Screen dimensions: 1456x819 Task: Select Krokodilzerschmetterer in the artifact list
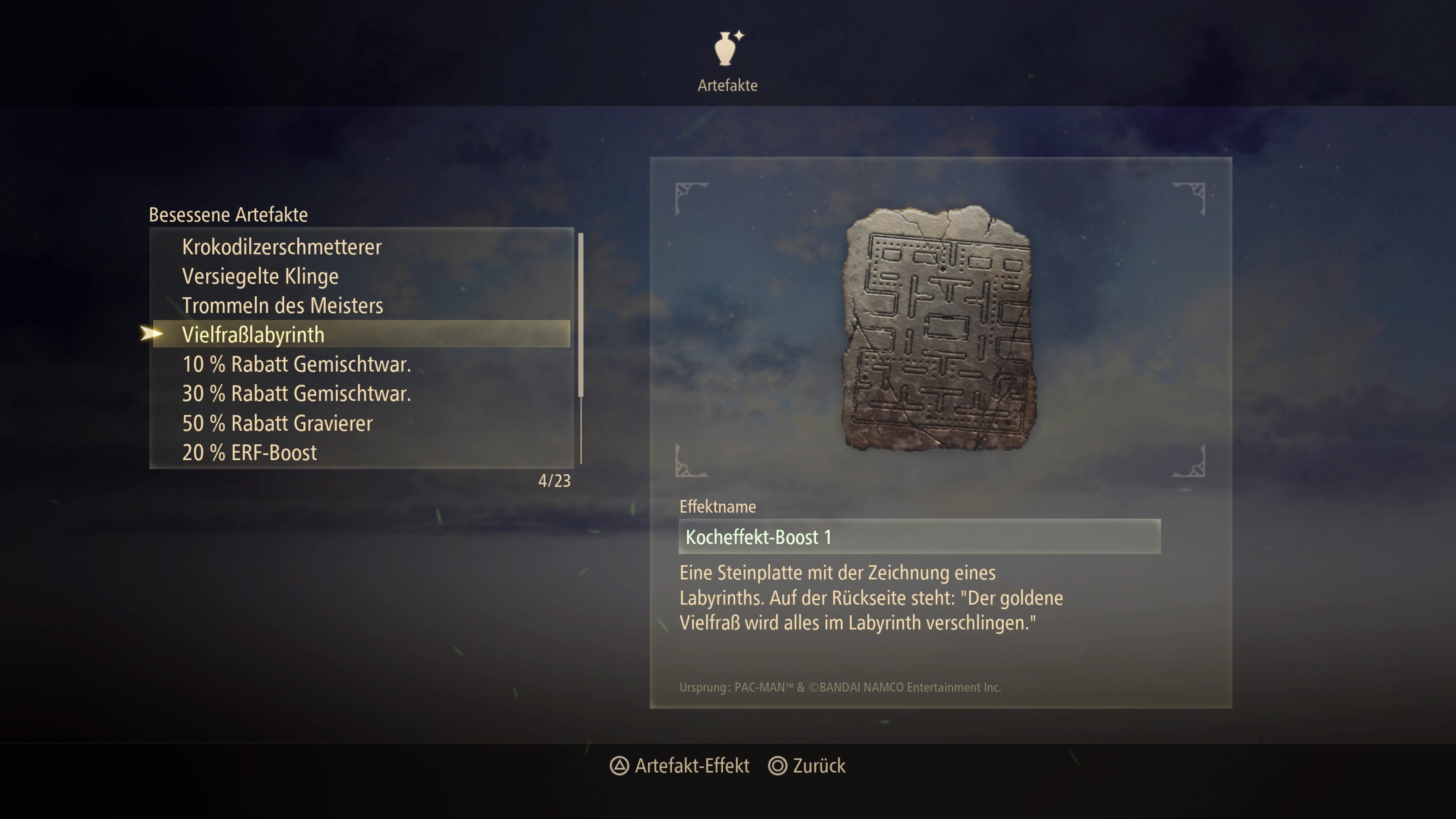click(x=281, y=247)
